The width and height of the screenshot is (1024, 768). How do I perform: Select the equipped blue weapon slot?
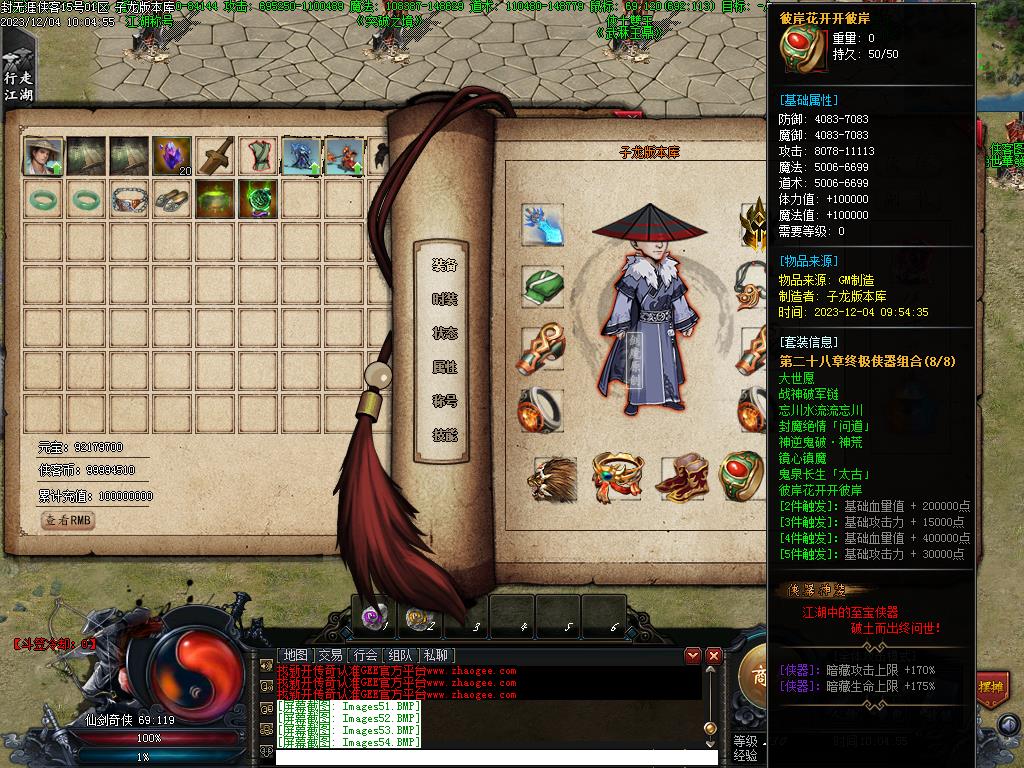point(542,225)
